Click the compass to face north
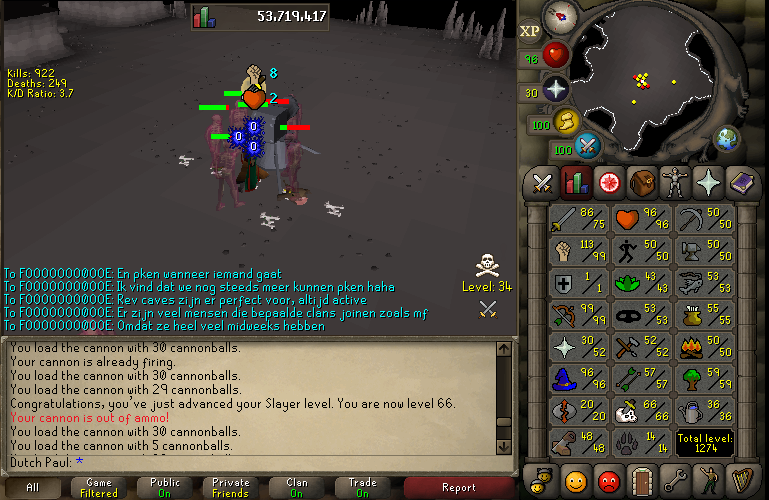Viewport: 769px width, 500px height. [x=559, y=15]
